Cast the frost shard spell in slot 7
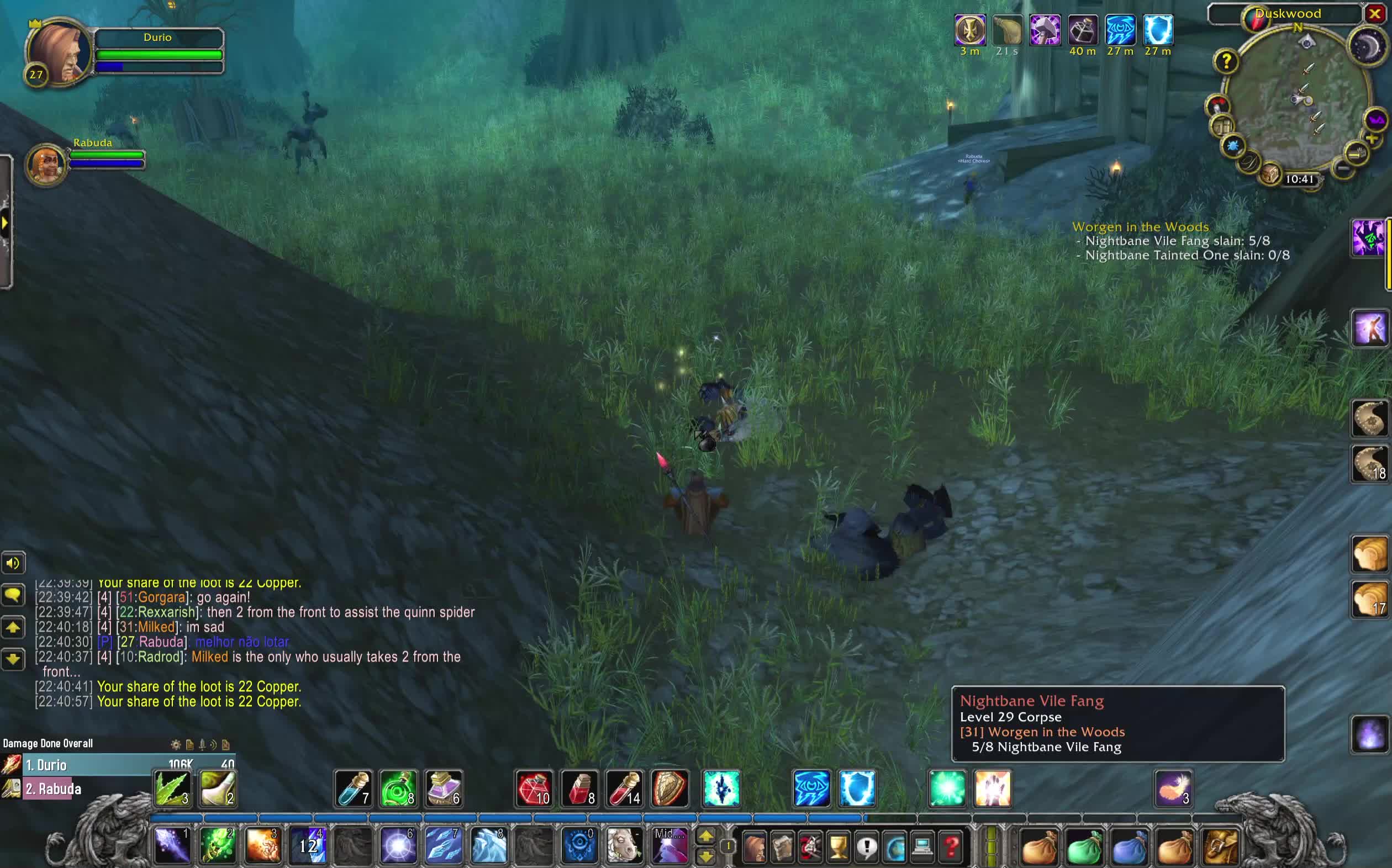 pos(444,844)
